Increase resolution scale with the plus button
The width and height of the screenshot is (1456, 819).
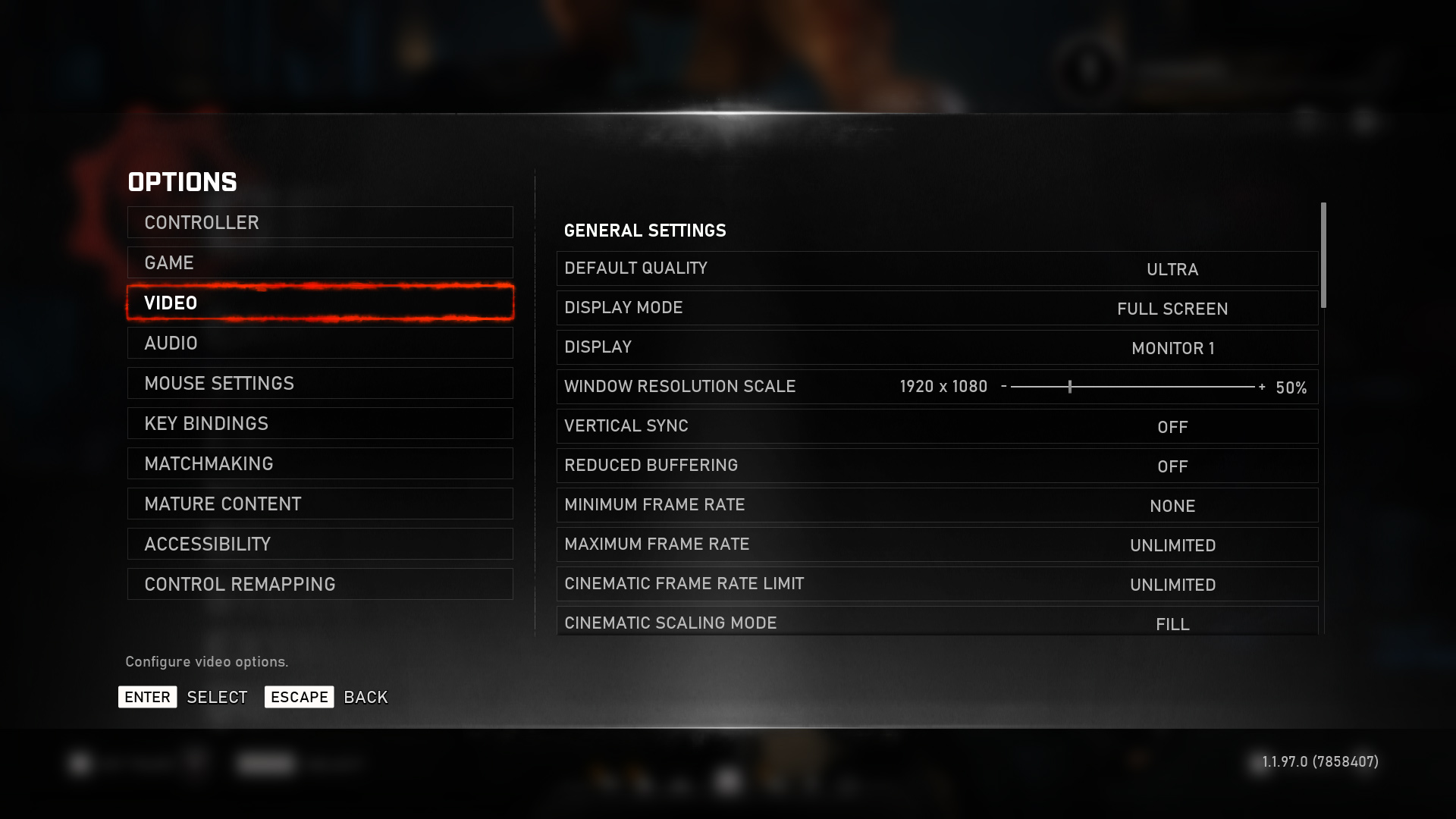(1262, 387)
